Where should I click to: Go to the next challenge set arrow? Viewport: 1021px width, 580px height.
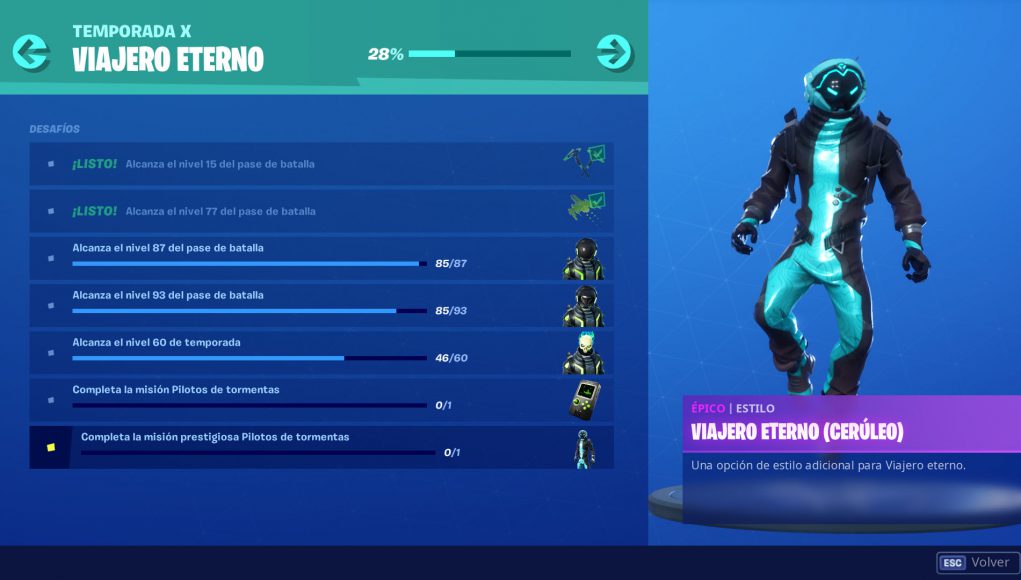coord(613,51)
